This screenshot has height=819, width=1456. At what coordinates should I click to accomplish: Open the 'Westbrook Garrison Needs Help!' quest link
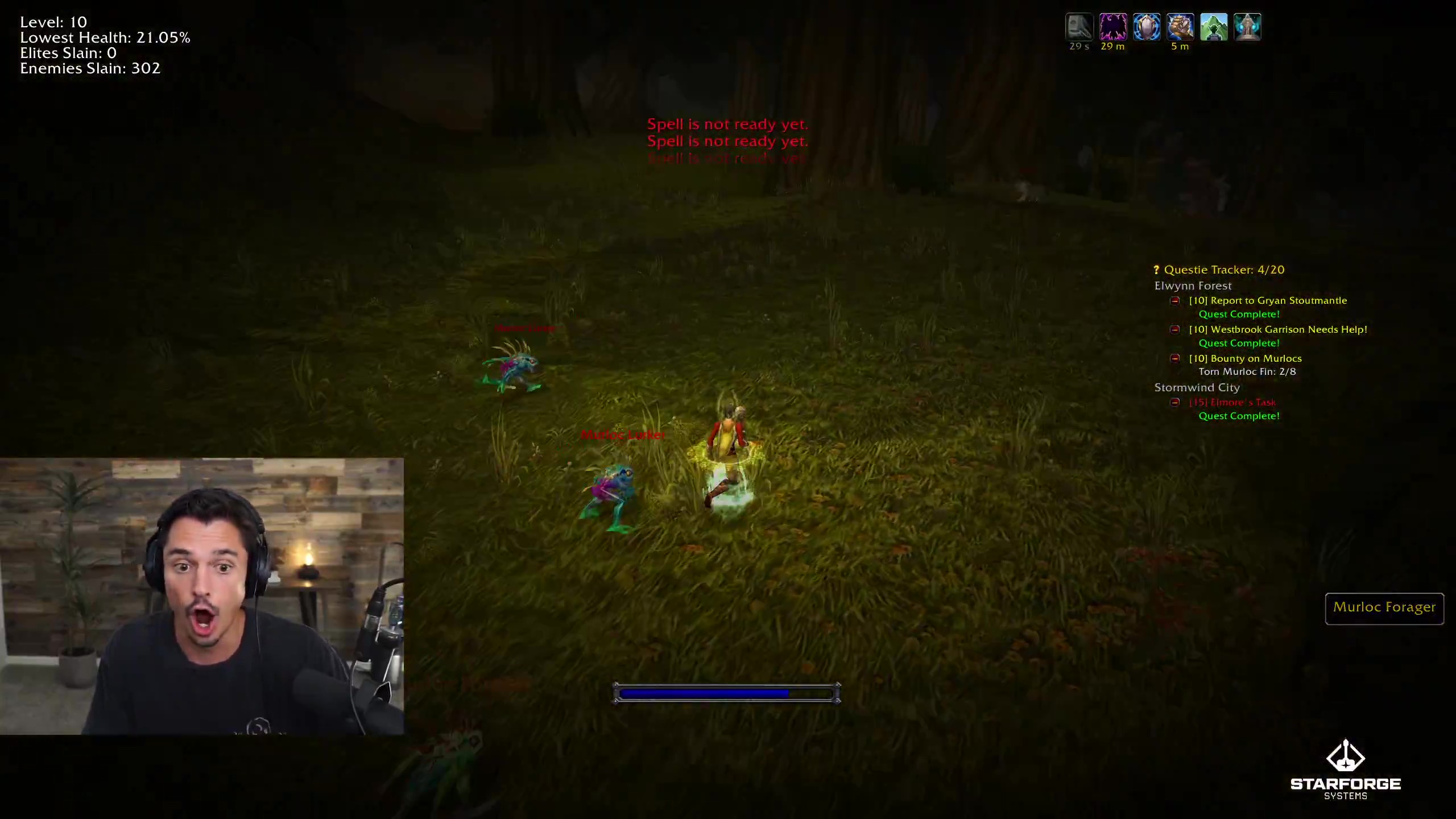(1280, 329)
